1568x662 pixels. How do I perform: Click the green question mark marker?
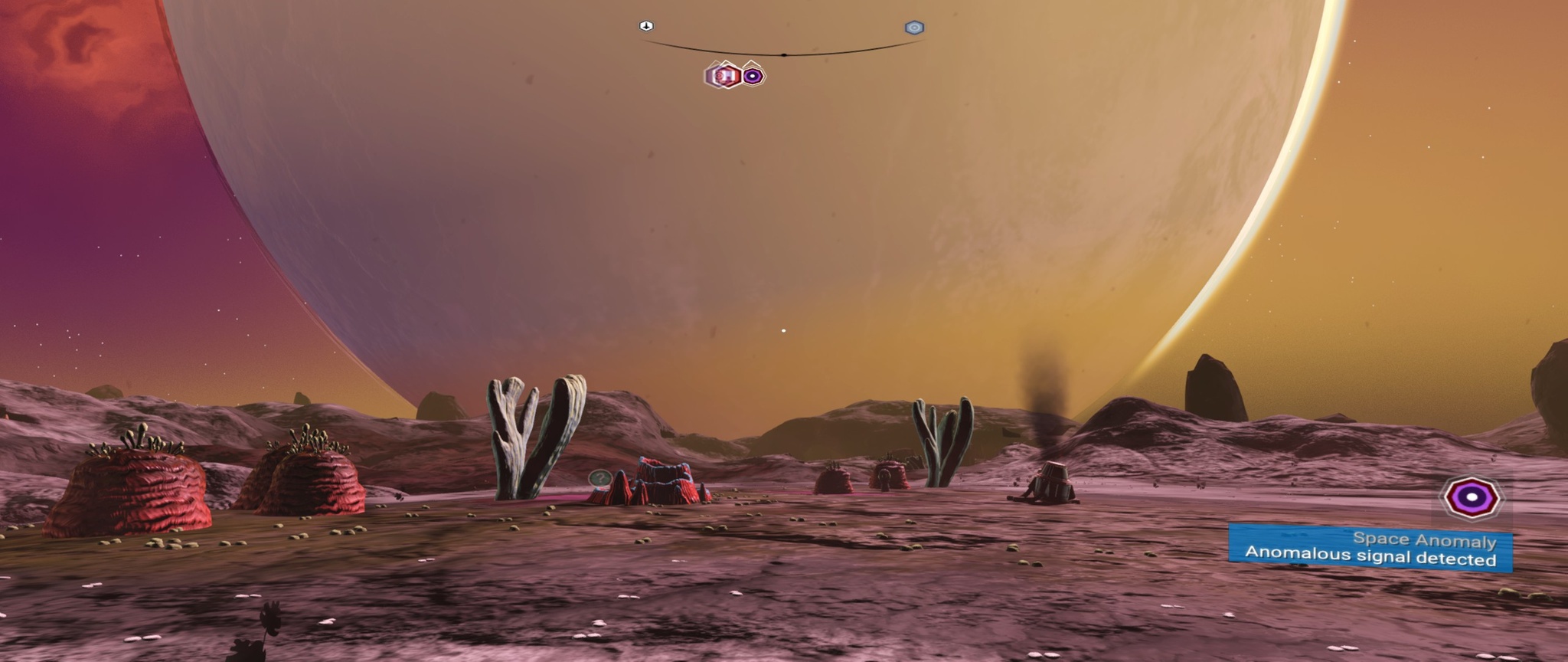click(601, 479)
